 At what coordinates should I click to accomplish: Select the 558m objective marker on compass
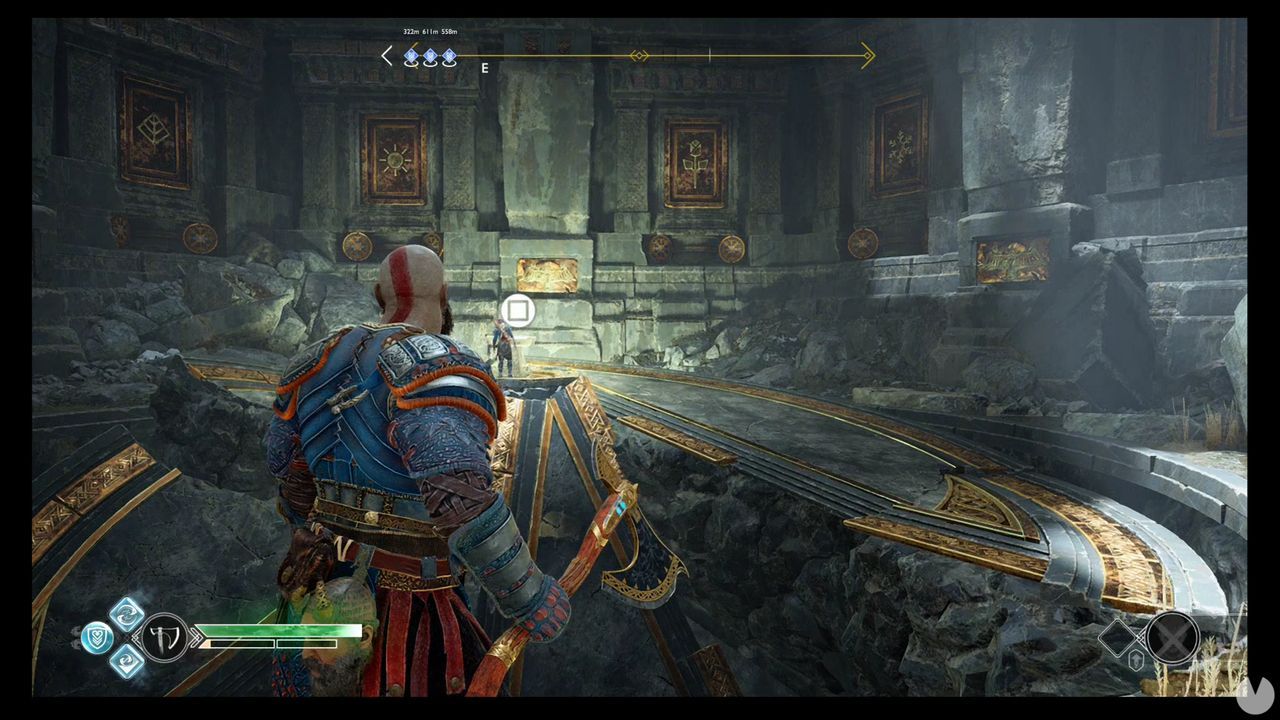pyautogui.click(x=449, y=55)
